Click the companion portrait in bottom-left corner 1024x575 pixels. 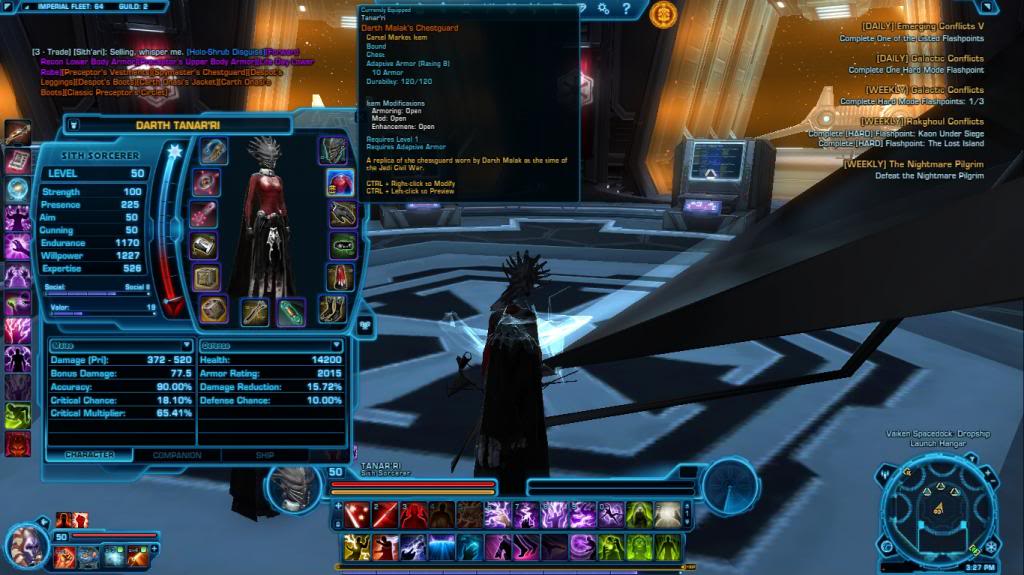pyautogui.click(x=26, y=543)
